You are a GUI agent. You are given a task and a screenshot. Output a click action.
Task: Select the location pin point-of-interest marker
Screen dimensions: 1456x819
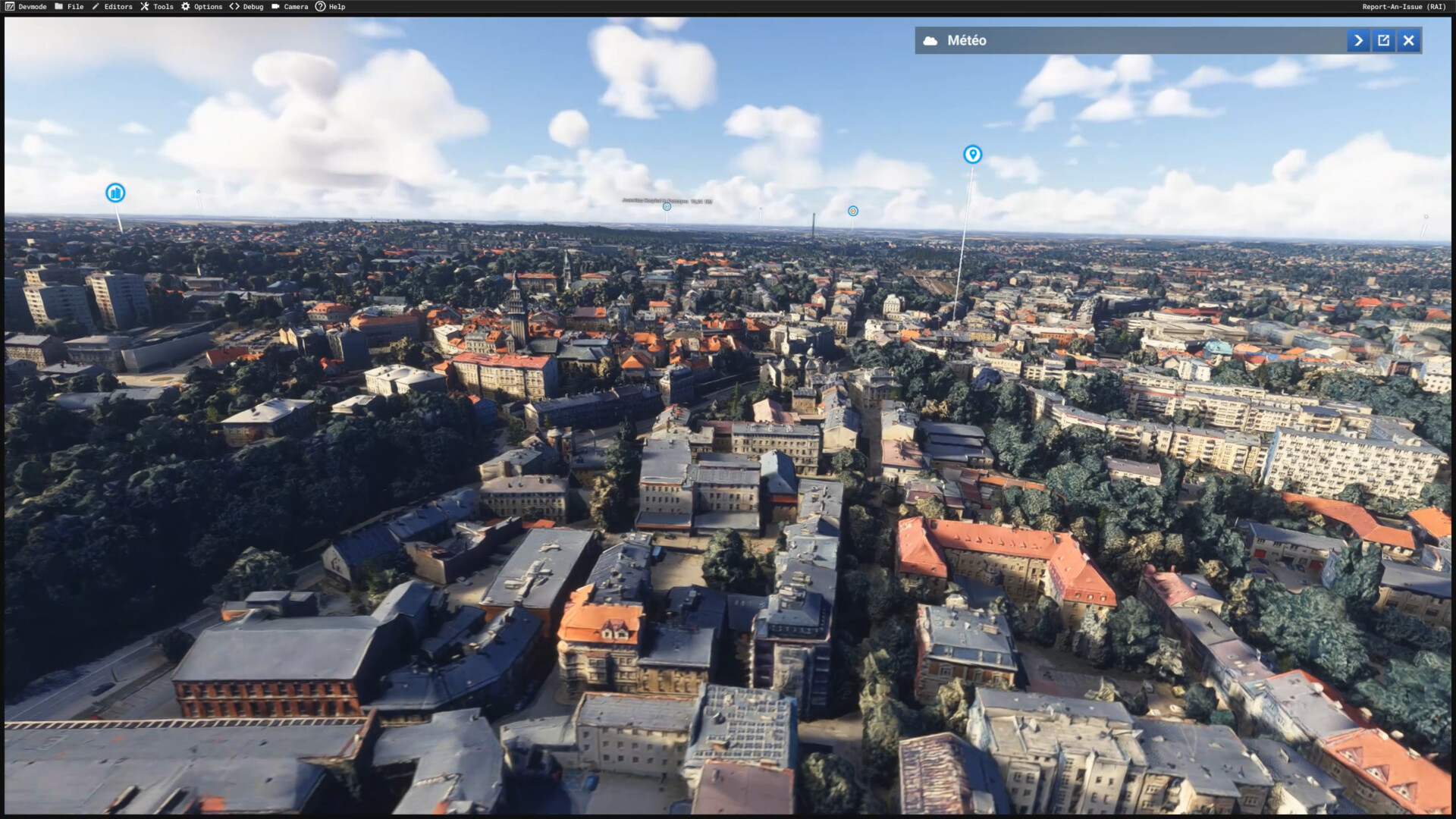[972, 155]
